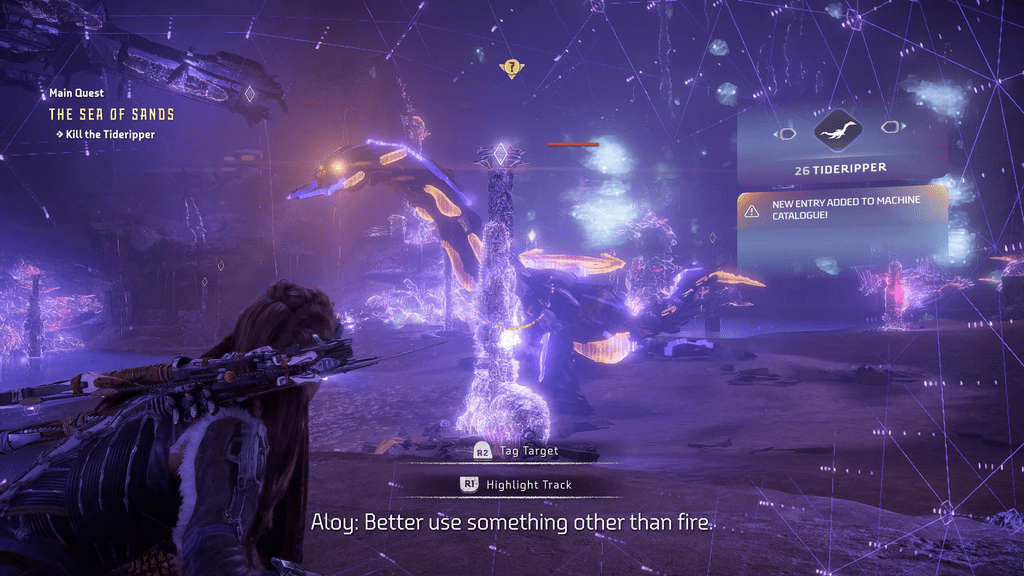The width and height of the screenshot is (1024, 576).
Task: Select the Tideripper machine icon
Action: (x=838, y=129)
